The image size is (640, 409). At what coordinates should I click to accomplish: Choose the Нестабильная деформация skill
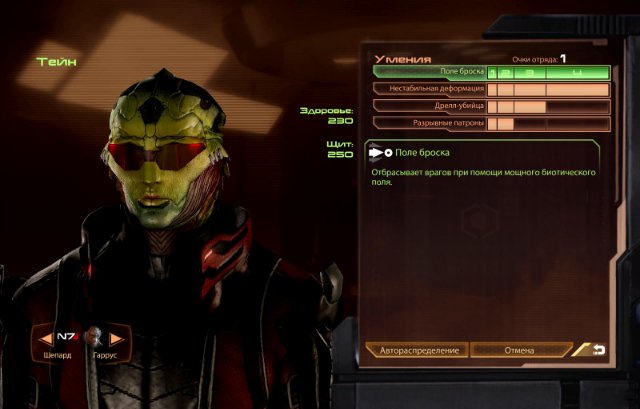click(x=430, y=89)
